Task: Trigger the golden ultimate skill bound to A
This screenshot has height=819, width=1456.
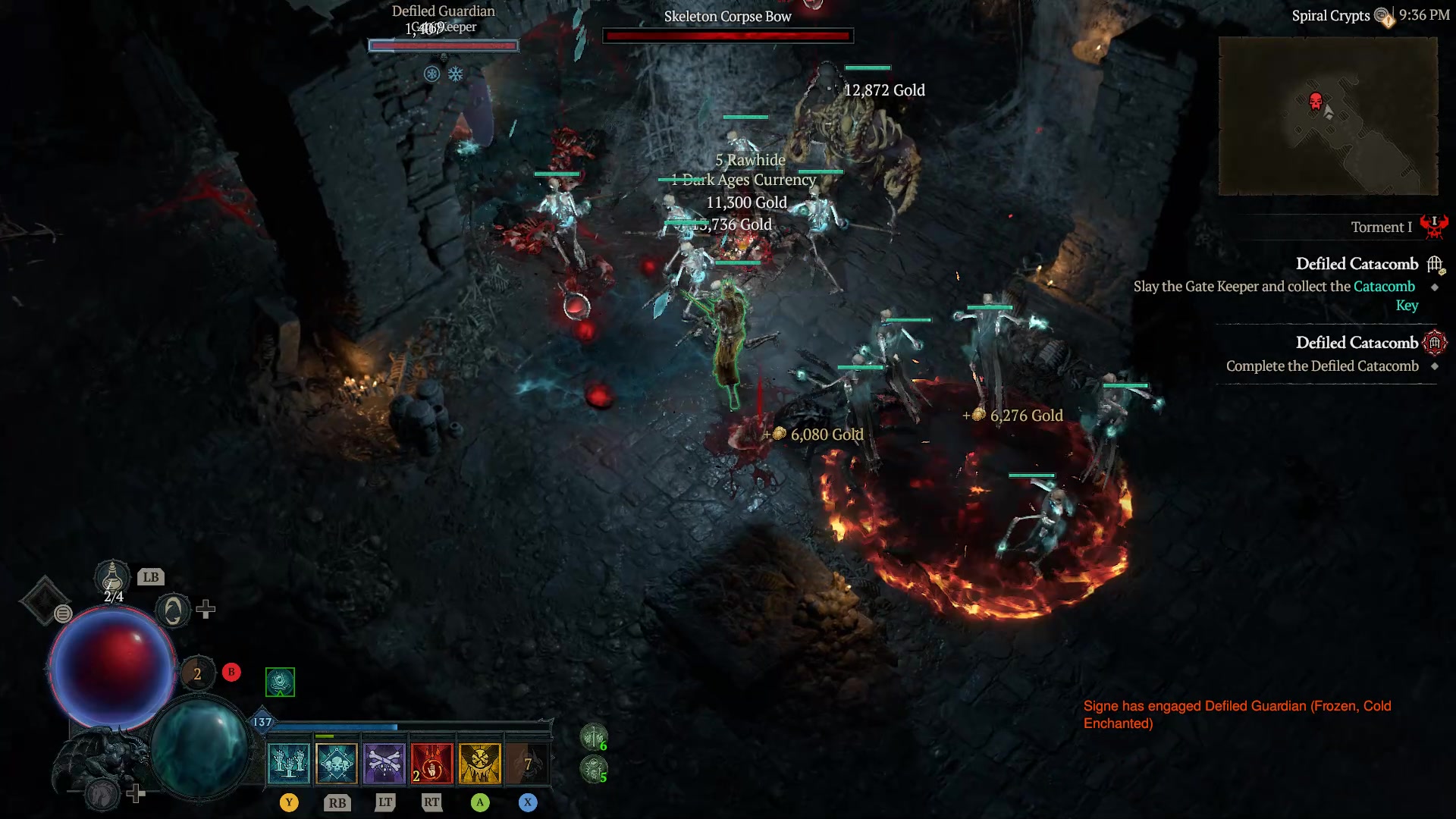Action: [x=482, y=764]
